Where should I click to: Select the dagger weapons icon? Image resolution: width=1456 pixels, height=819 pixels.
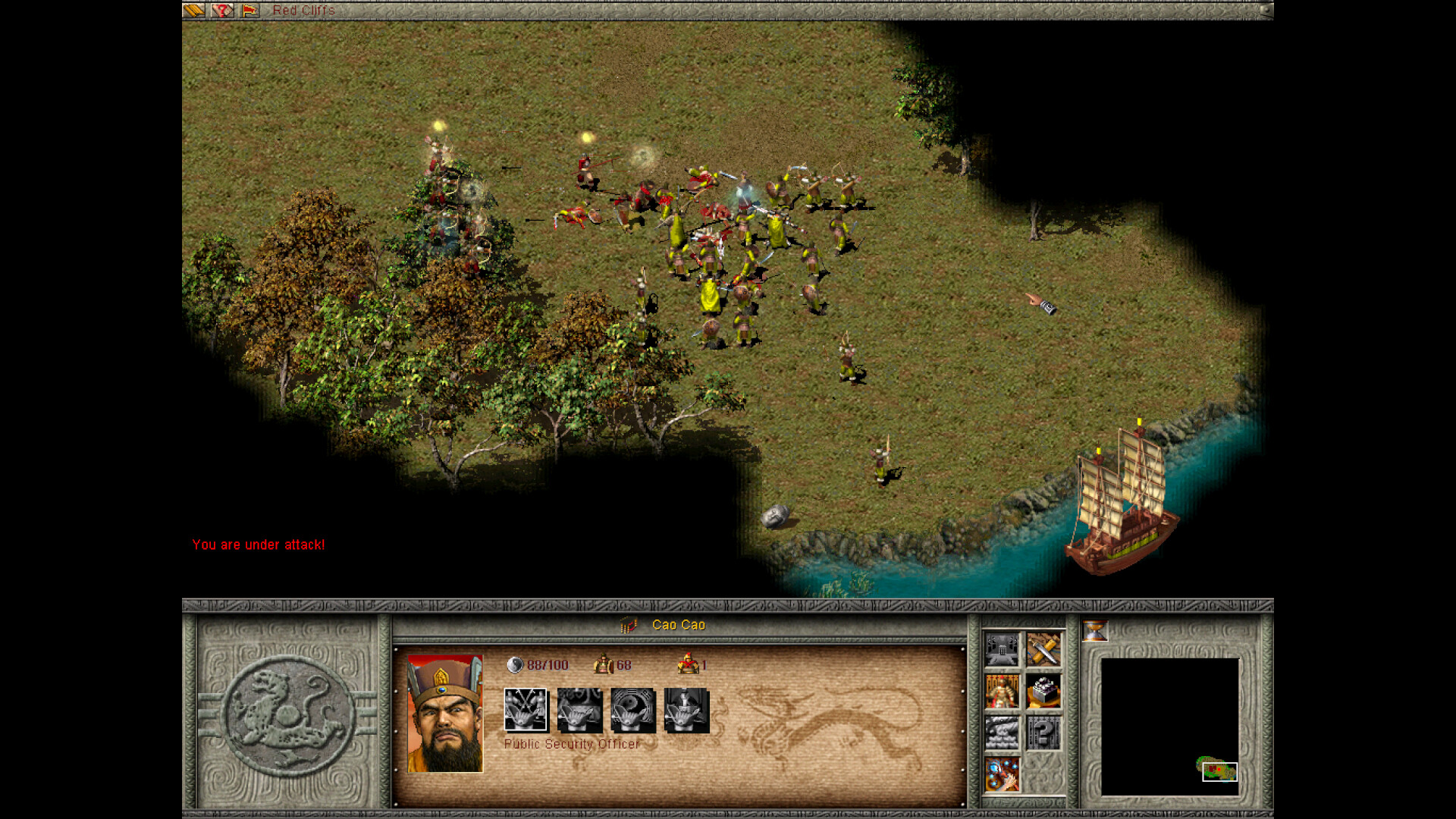[1044, 650]
